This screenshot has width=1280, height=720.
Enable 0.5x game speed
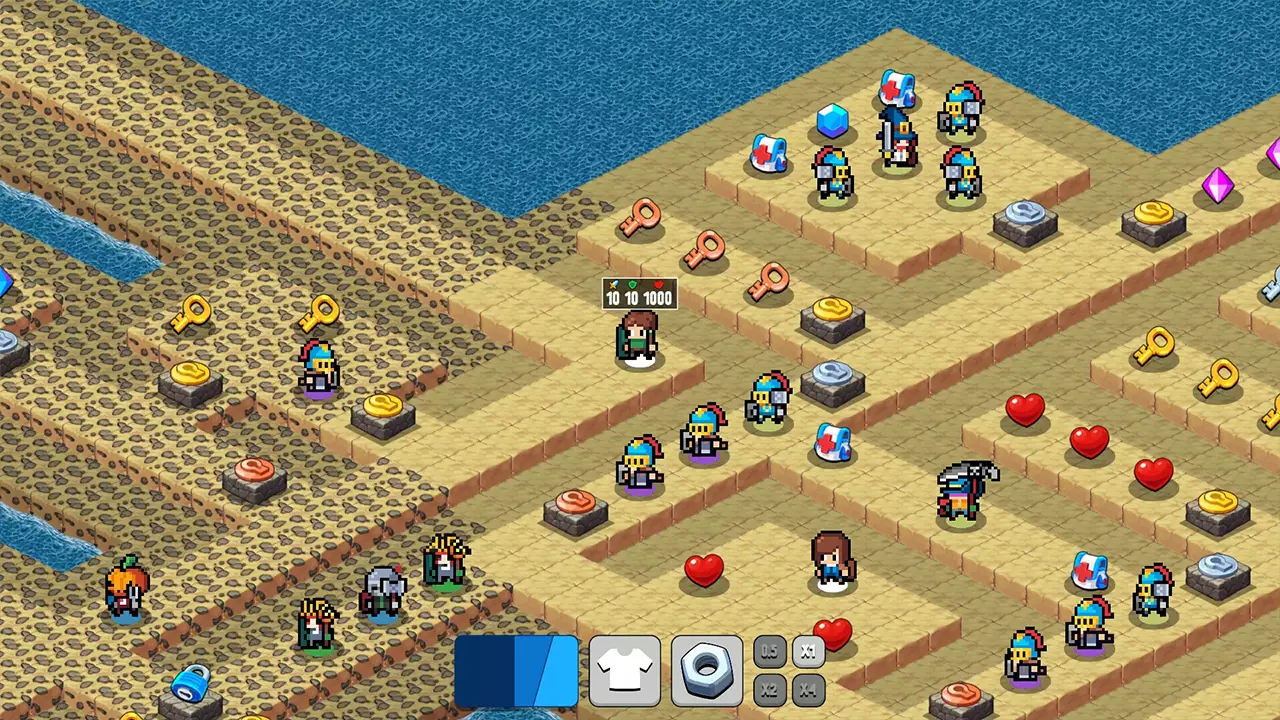click(769, 651)
